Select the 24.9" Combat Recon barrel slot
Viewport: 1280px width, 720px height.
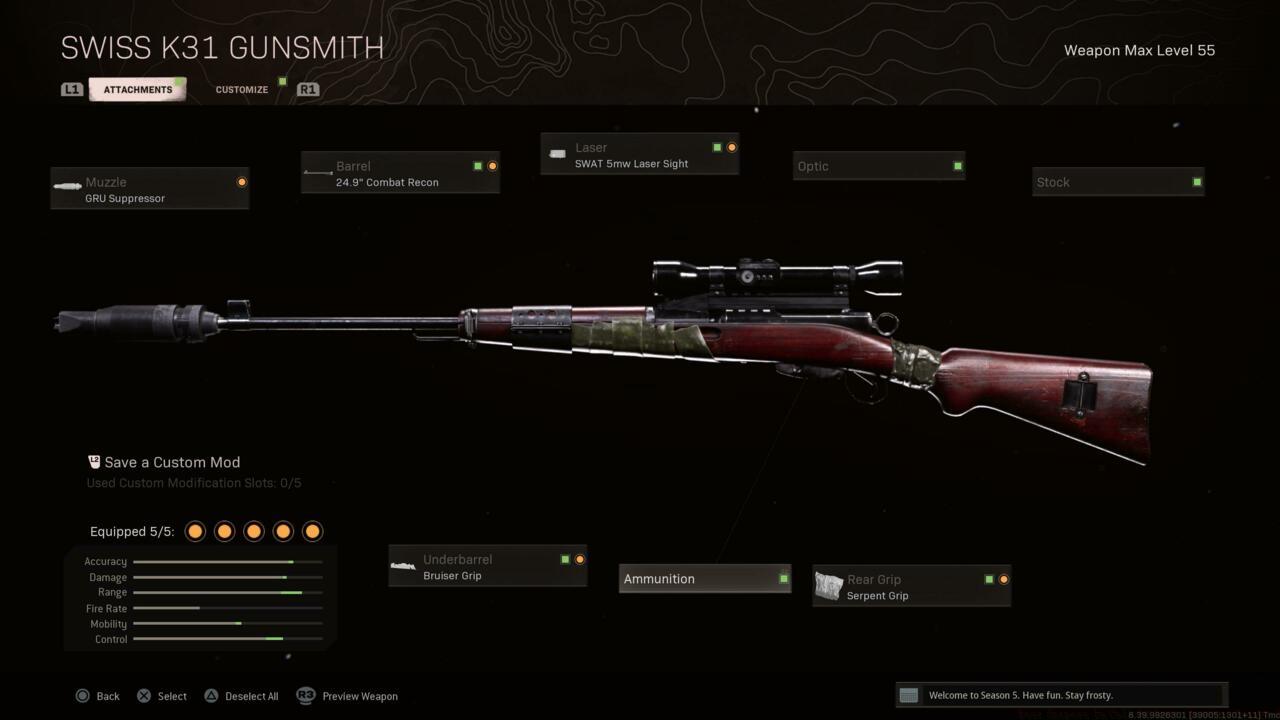click(400, 172)
